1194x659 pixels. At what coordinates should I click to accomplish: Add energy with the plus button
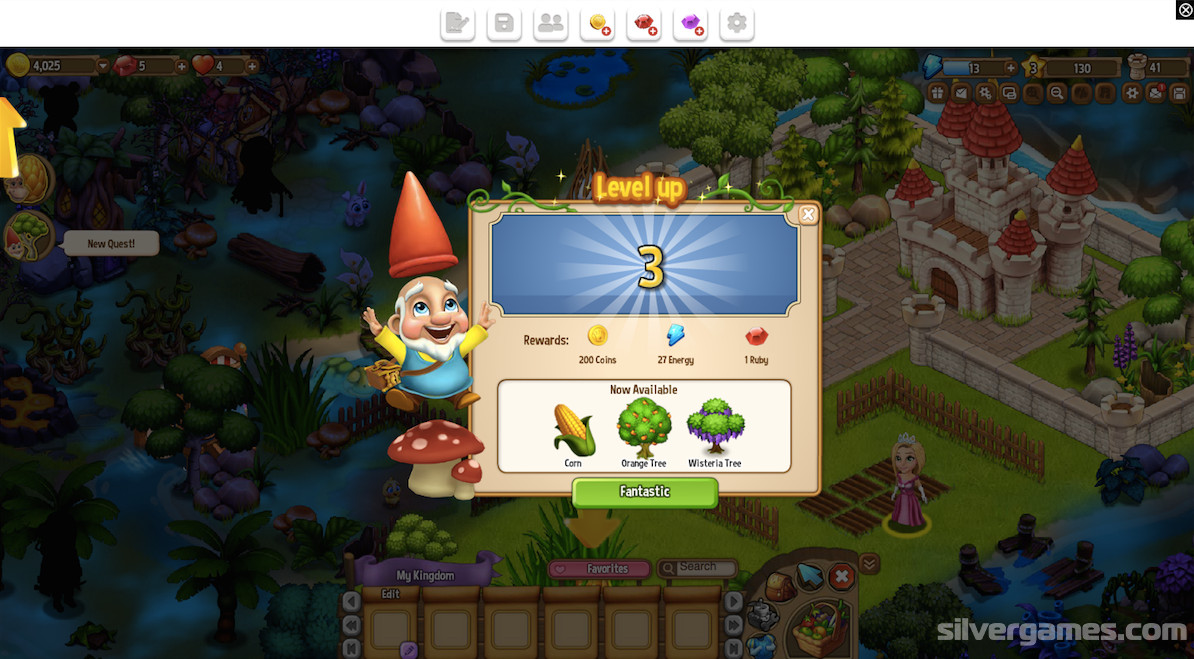[1011, 68]
